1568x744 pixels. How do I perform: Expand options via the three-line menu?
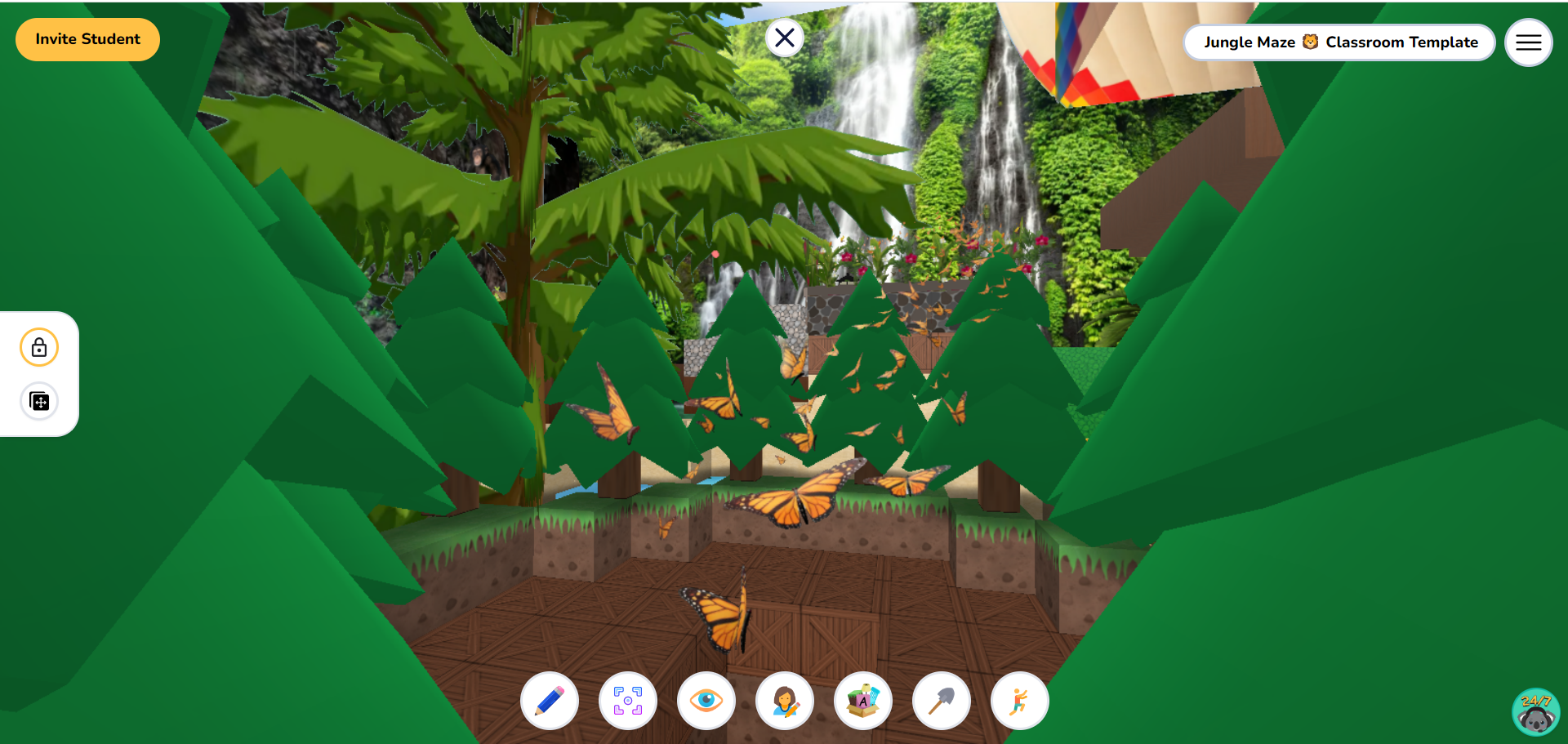(1528, 42)
